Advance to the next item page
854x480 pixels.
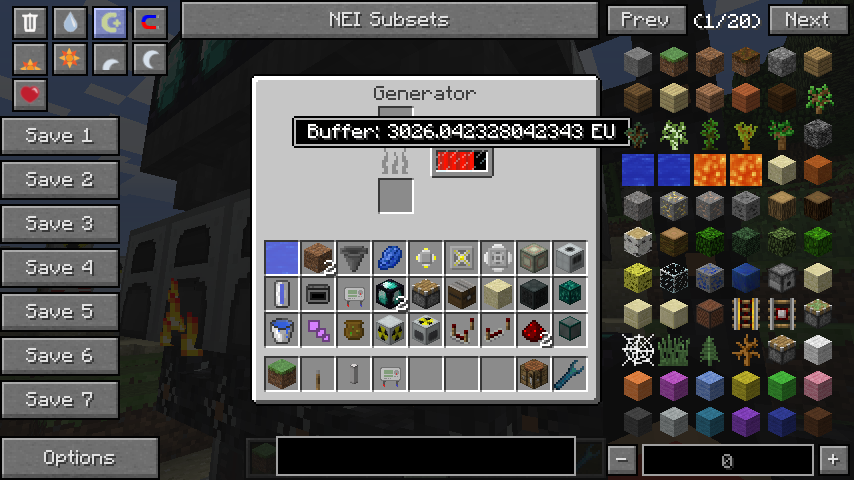(806, 19)
